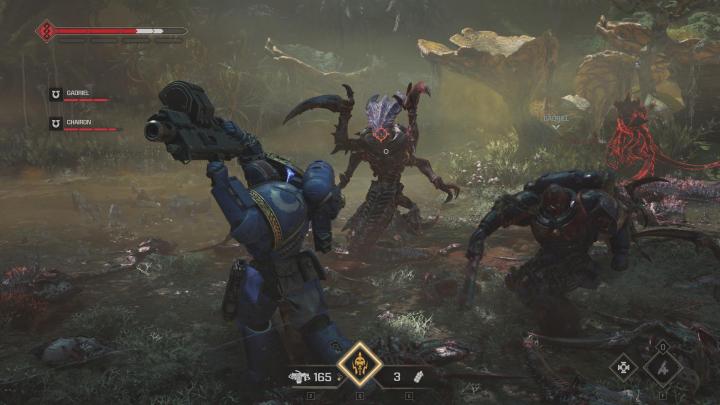Select squadmate Gabriel's emblem icon
Image resolution: width=720 pixels, height=405 pixels.
[x=55, y=93]
